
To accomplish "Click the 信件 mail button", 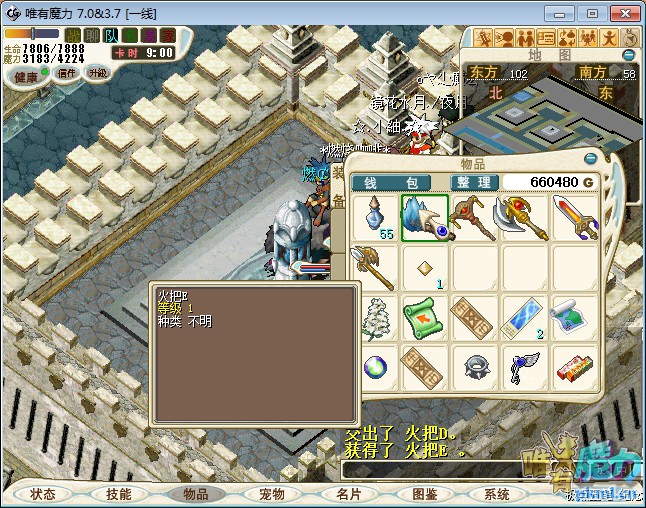I will 67,73.
